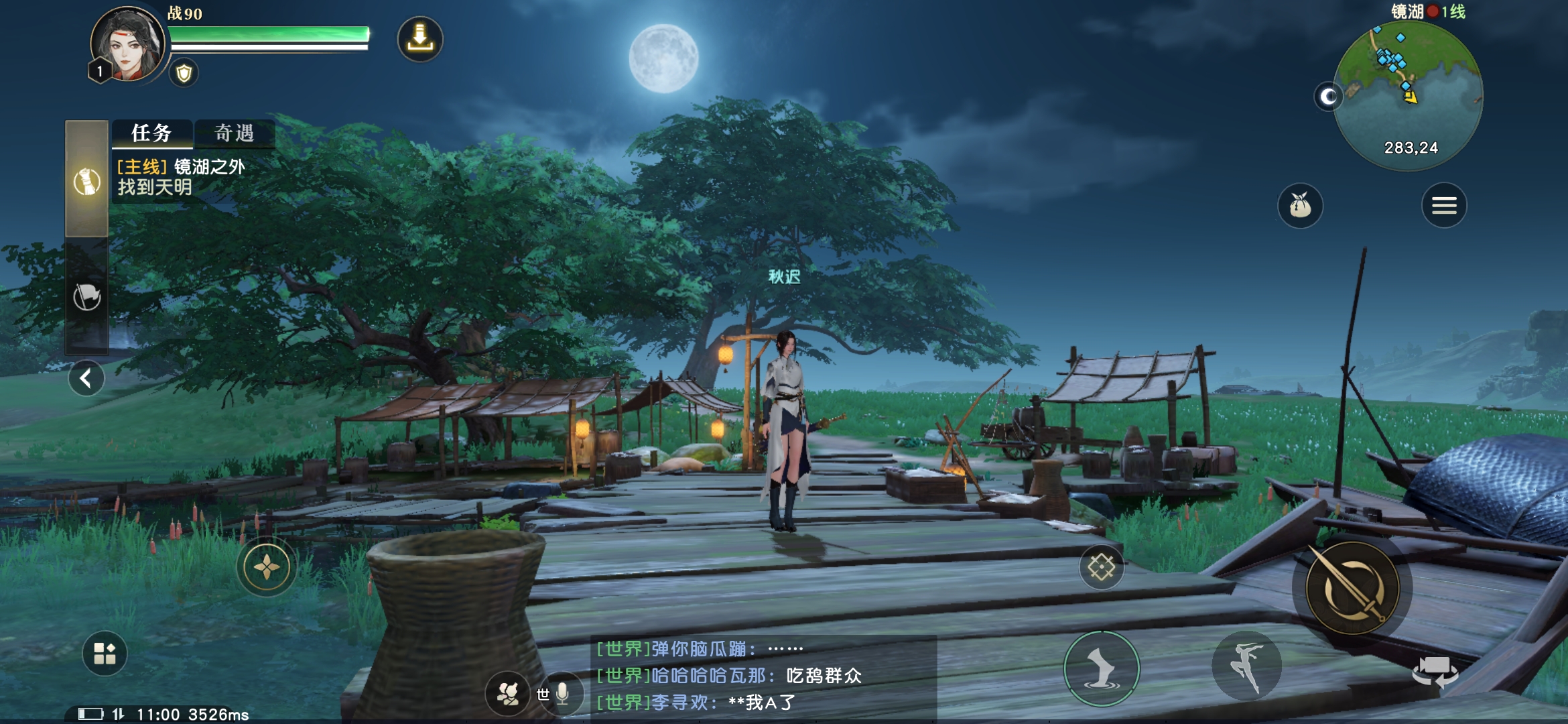Tap the yellow download arrow button
Viewport: 1568px width, 724px height.
coord(420,39)
